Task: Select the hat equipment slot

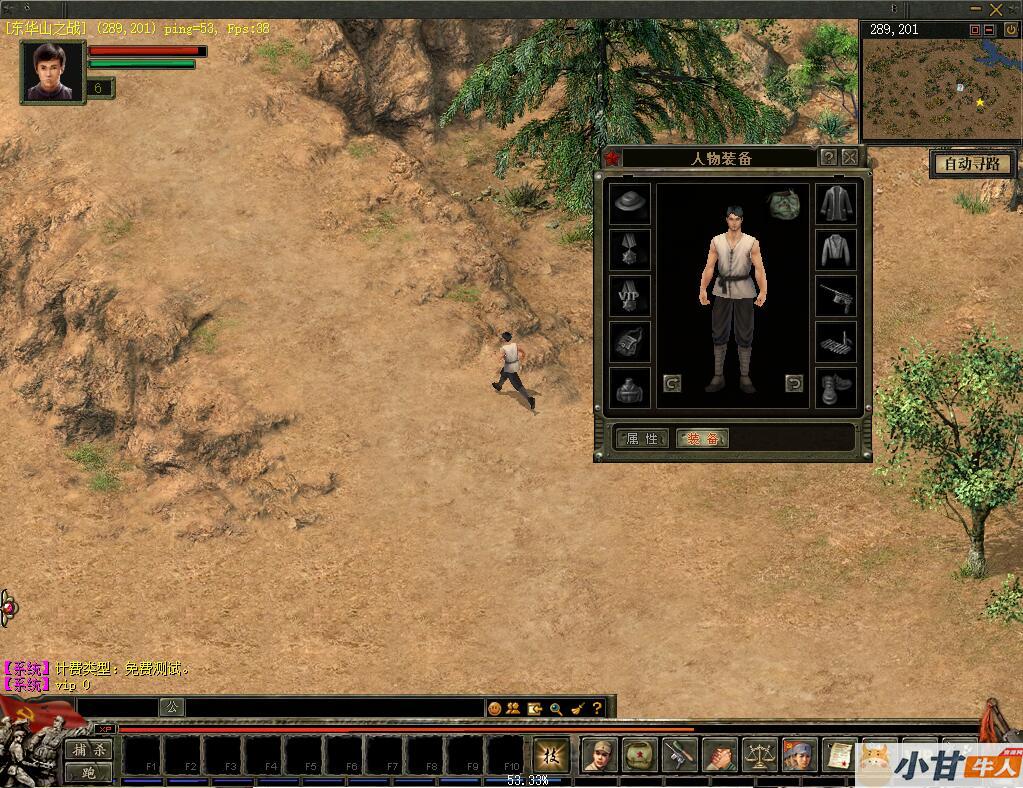Action: point(630,204)
